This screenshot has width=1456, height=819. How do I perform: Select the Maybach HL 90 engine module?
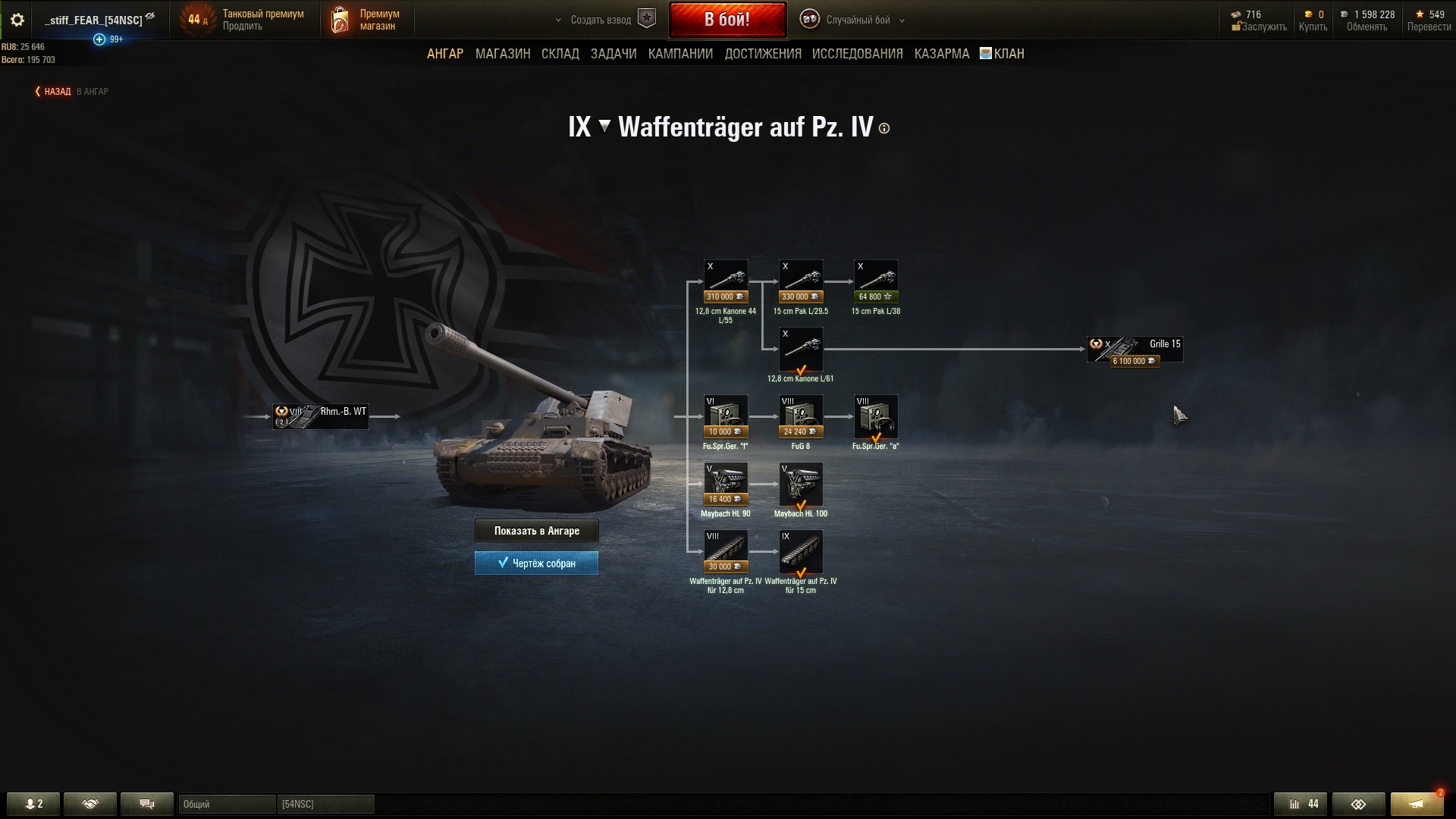(726, 484)
